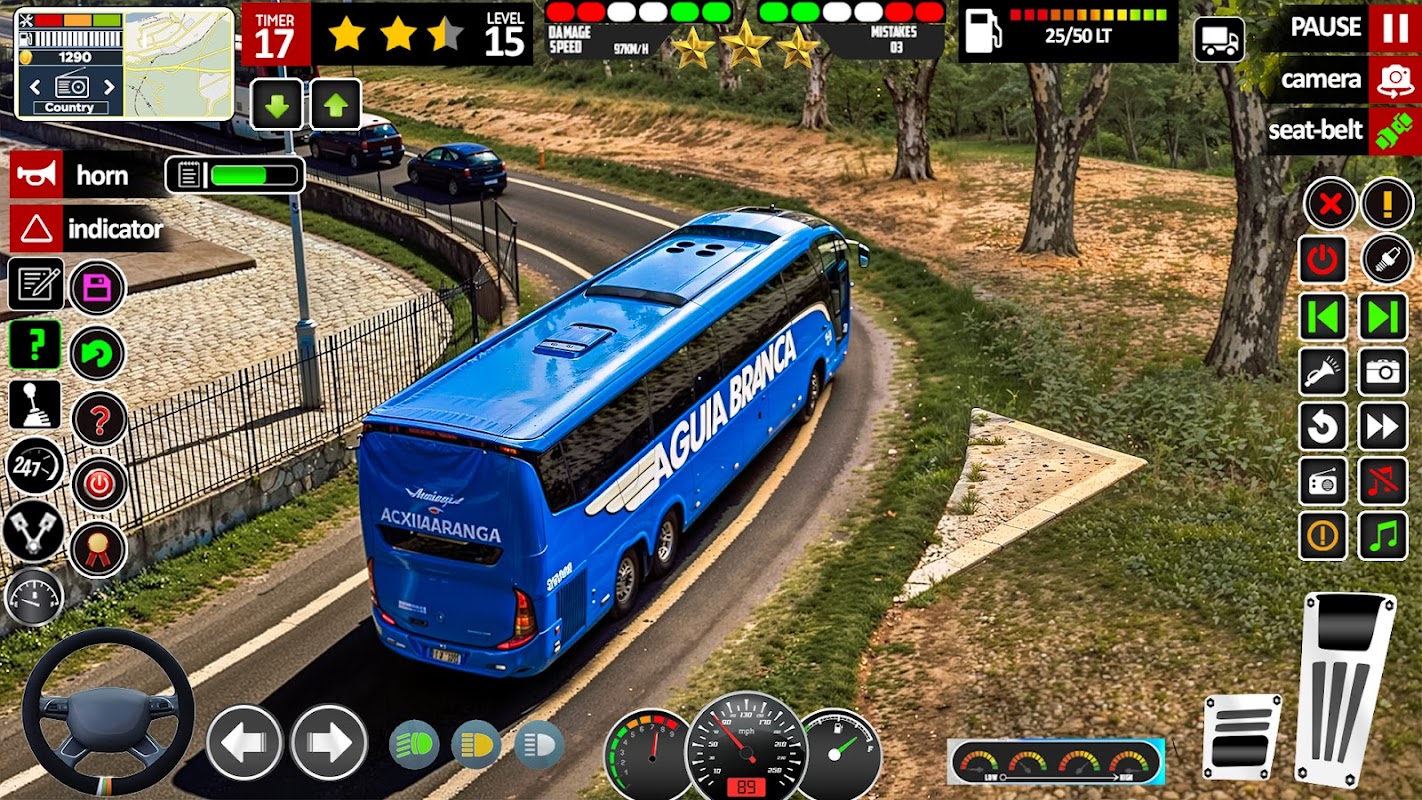Save using the pink floppy disk icon
This screenshot has width=1422, height=800.
(x=97, y=289)
